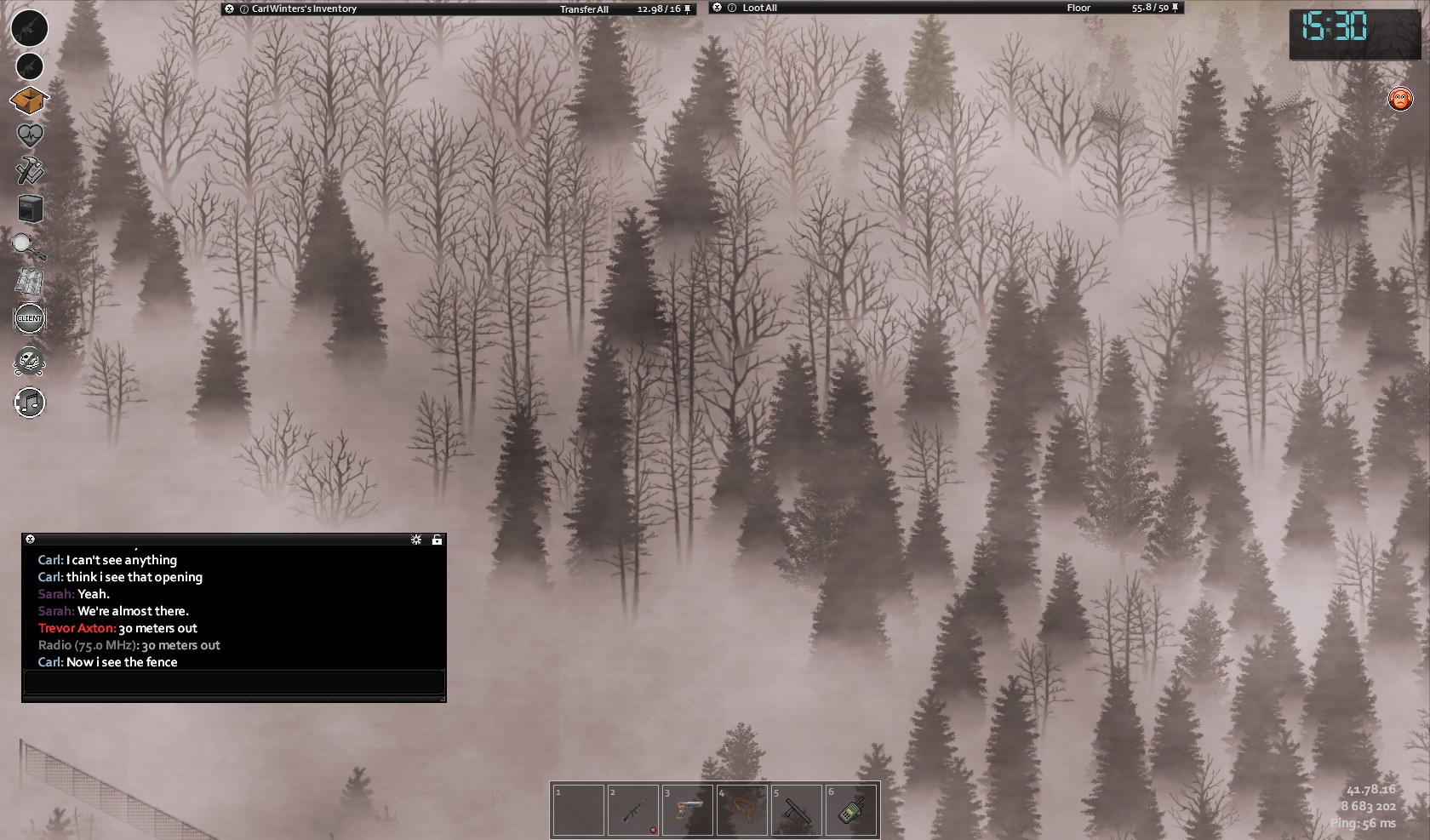This screenshot has height=840, width=1430.
Task: Click the Loot All button
Action: pos(759,9)
